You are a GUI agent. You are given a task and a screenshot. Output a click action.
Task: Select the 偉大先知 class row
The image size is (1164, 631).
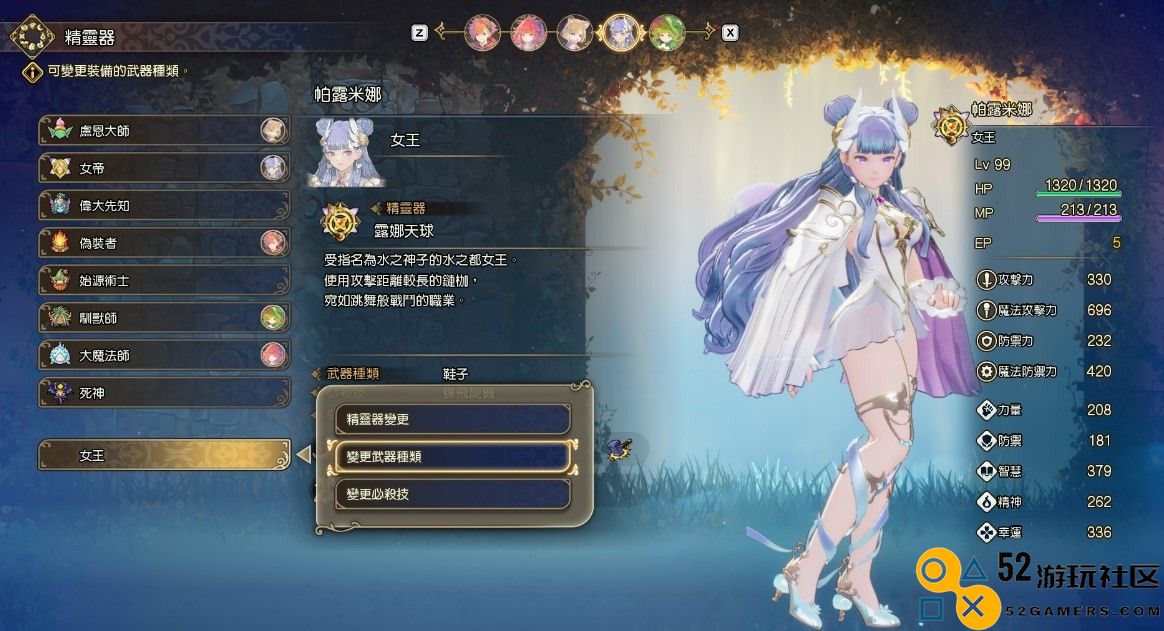pos(164,206)
